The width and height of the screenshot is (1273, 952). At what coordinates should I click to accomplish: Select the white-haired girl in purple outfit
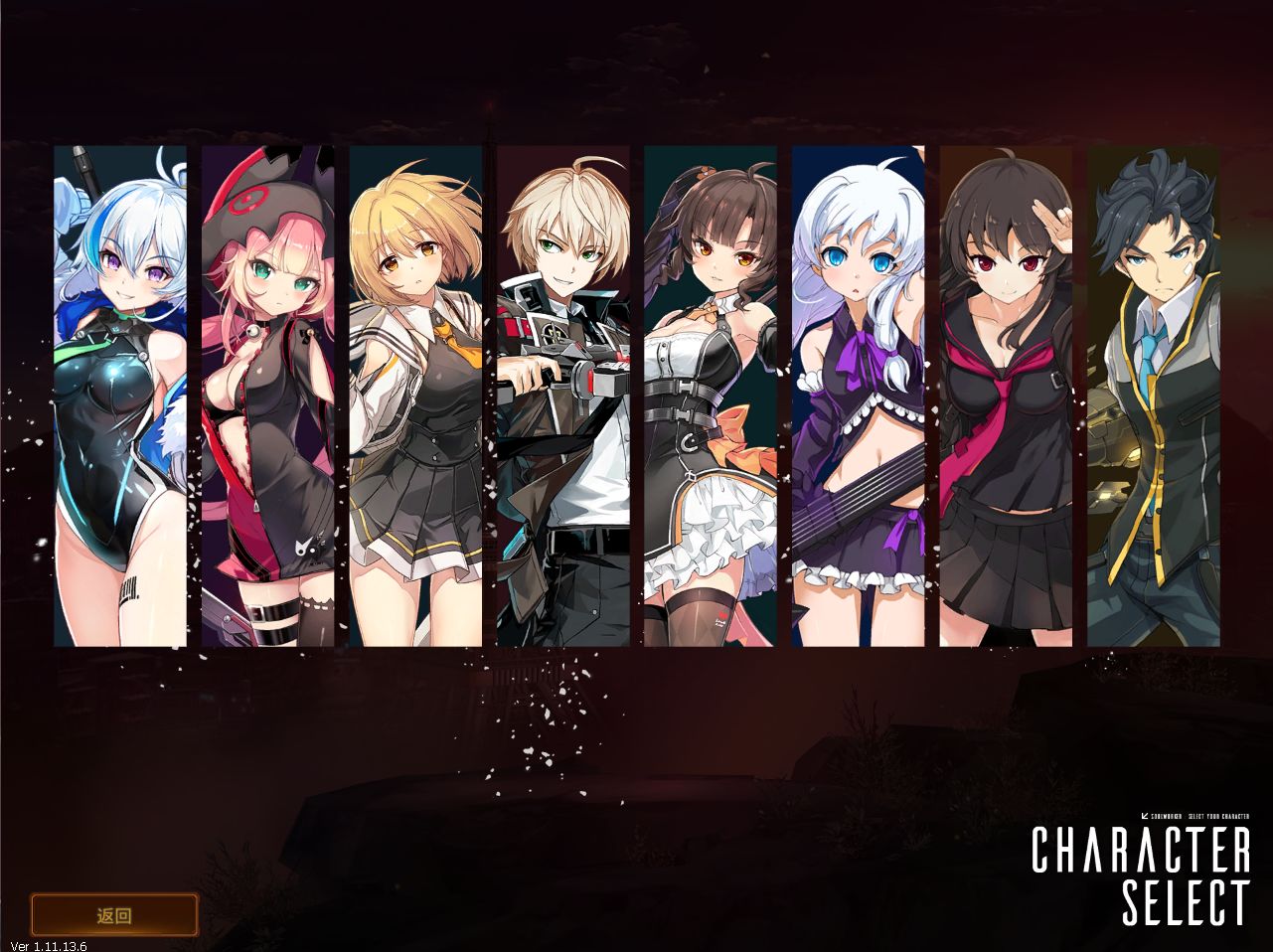(858, 397)
